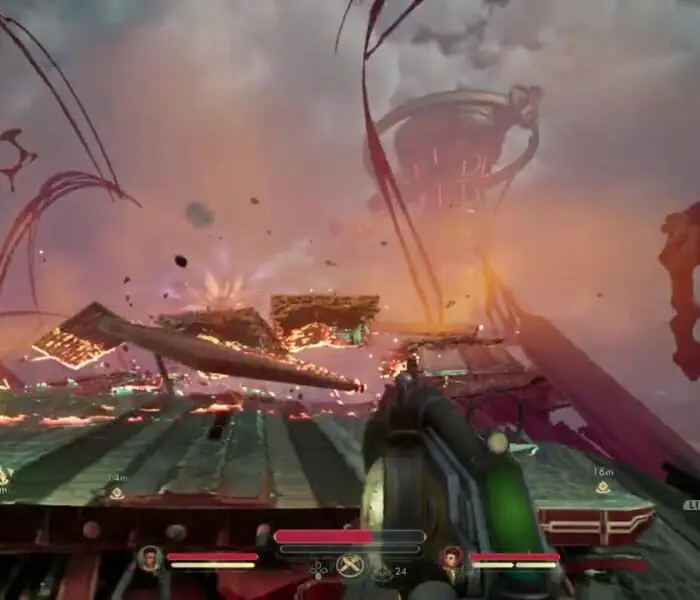The height and width of the screenshot is (600, 700).
Task: Click the clover-shaped icon beside the ability
Action: [318, 570]
